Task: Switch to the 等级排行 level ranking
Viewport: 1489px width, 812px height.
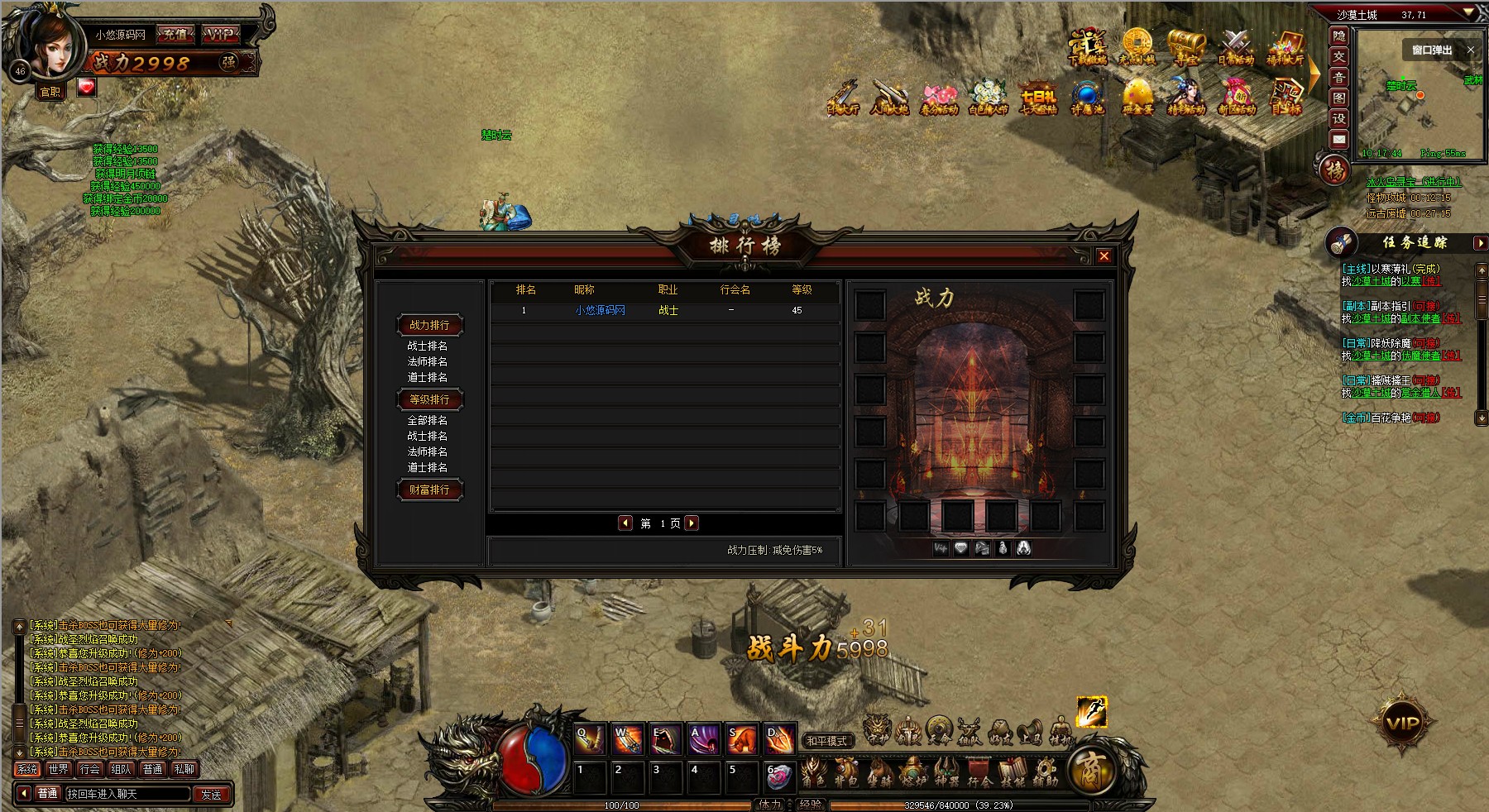Action: click(x=429, y=399)
